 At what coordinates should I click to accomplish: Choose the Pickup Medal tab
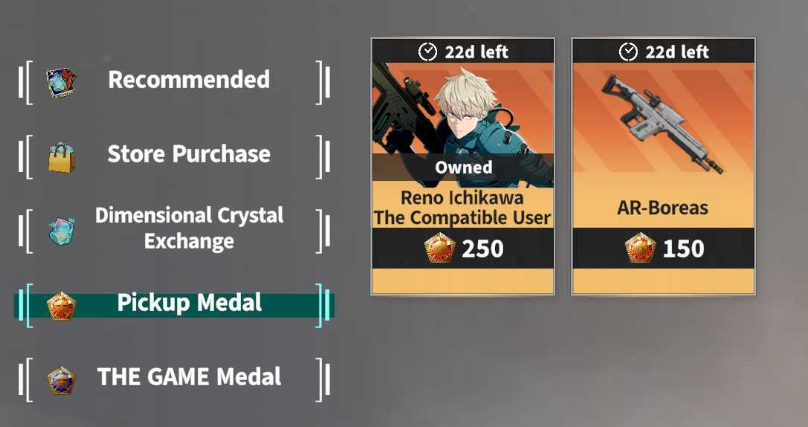[175, 303]
